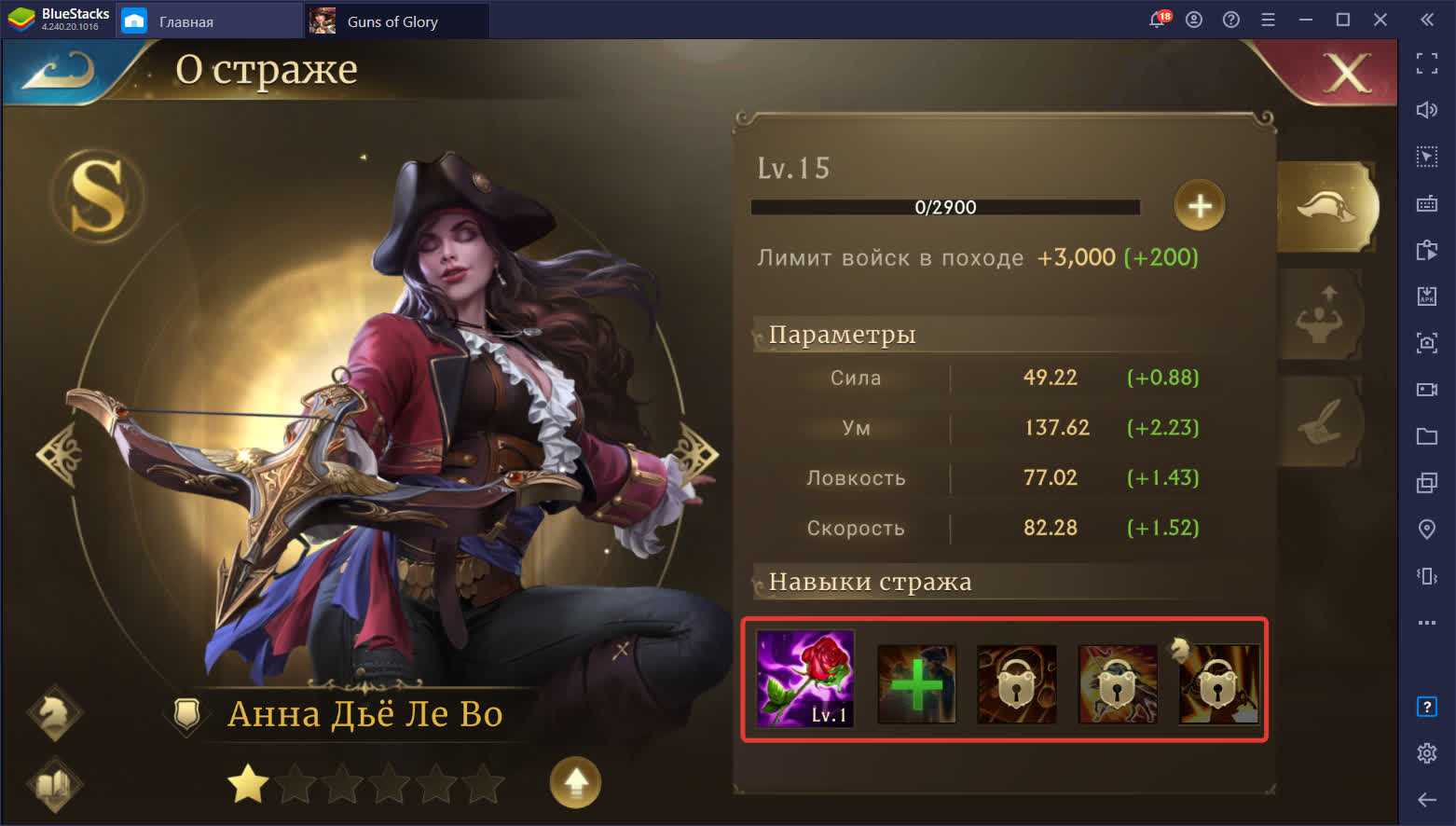This screenshot has width=1456, height=826.
Task: Open the book icon button
Action: [x=55, y=783]
